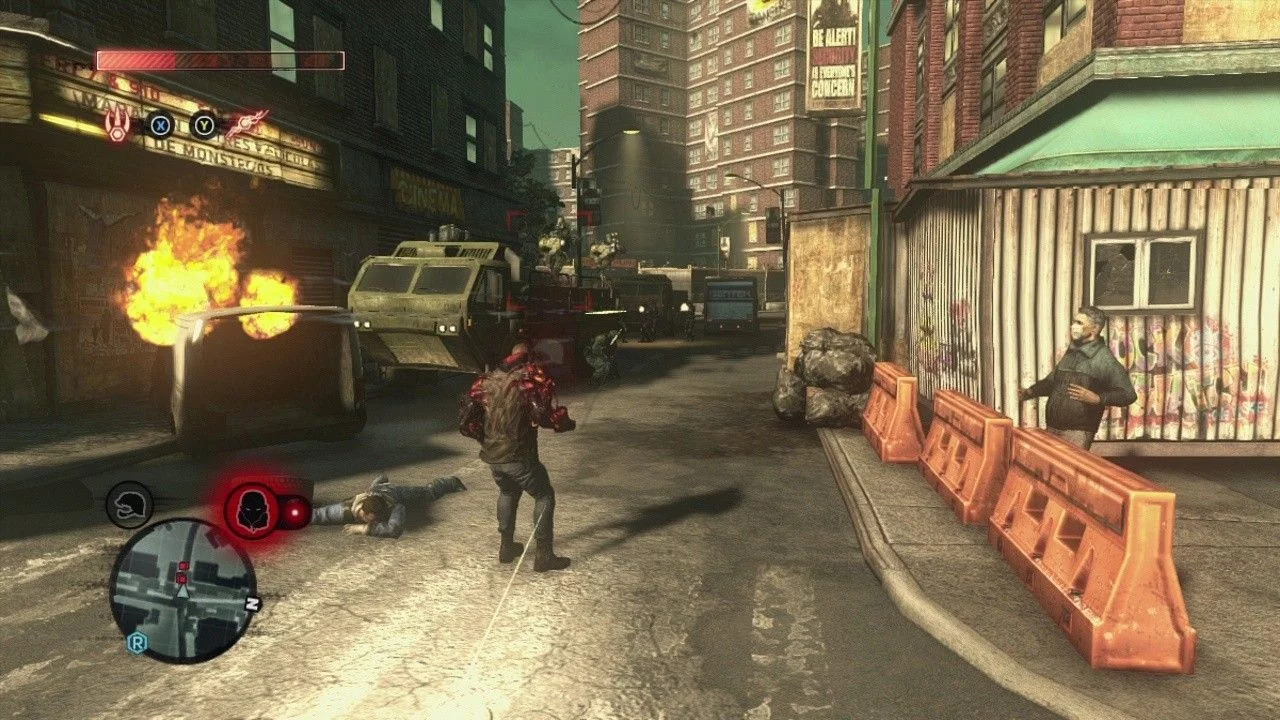Click the grey soldier helmet icon
1280x720 pixels.
click(130, 505)
